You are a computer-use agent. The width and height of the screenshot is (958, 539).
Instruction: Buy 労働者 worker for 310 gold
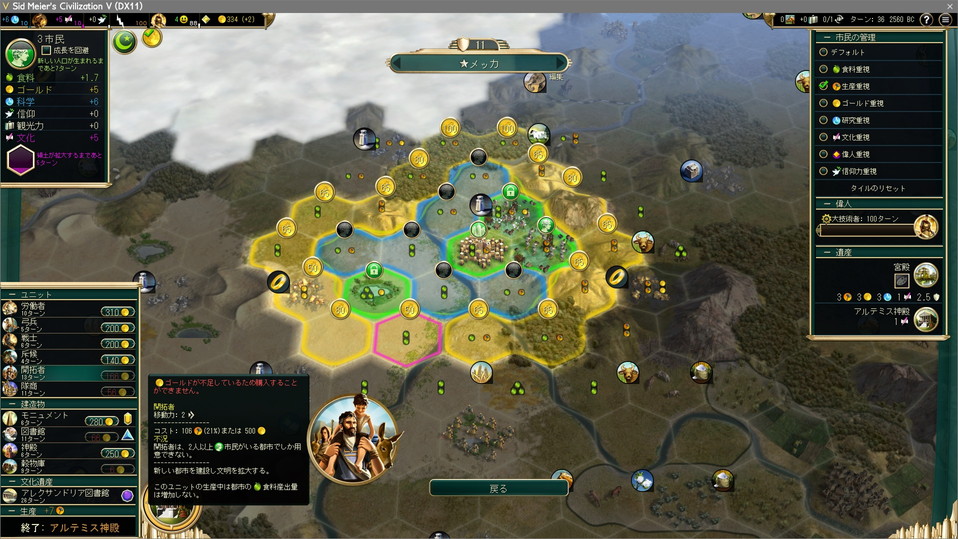pos(117,312)
